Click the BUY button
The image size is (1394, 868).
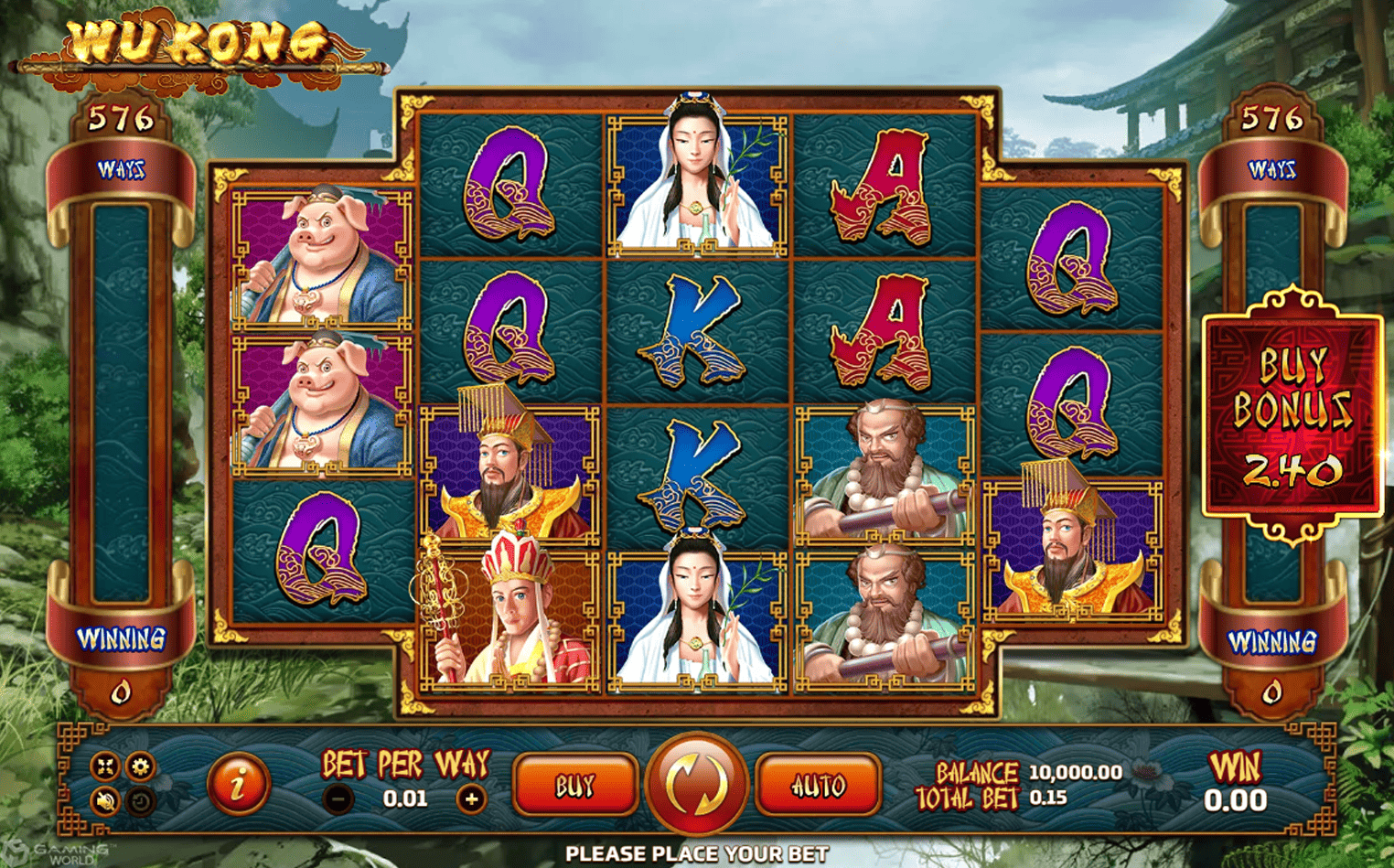pyautogui.click(x=575, y=784)
